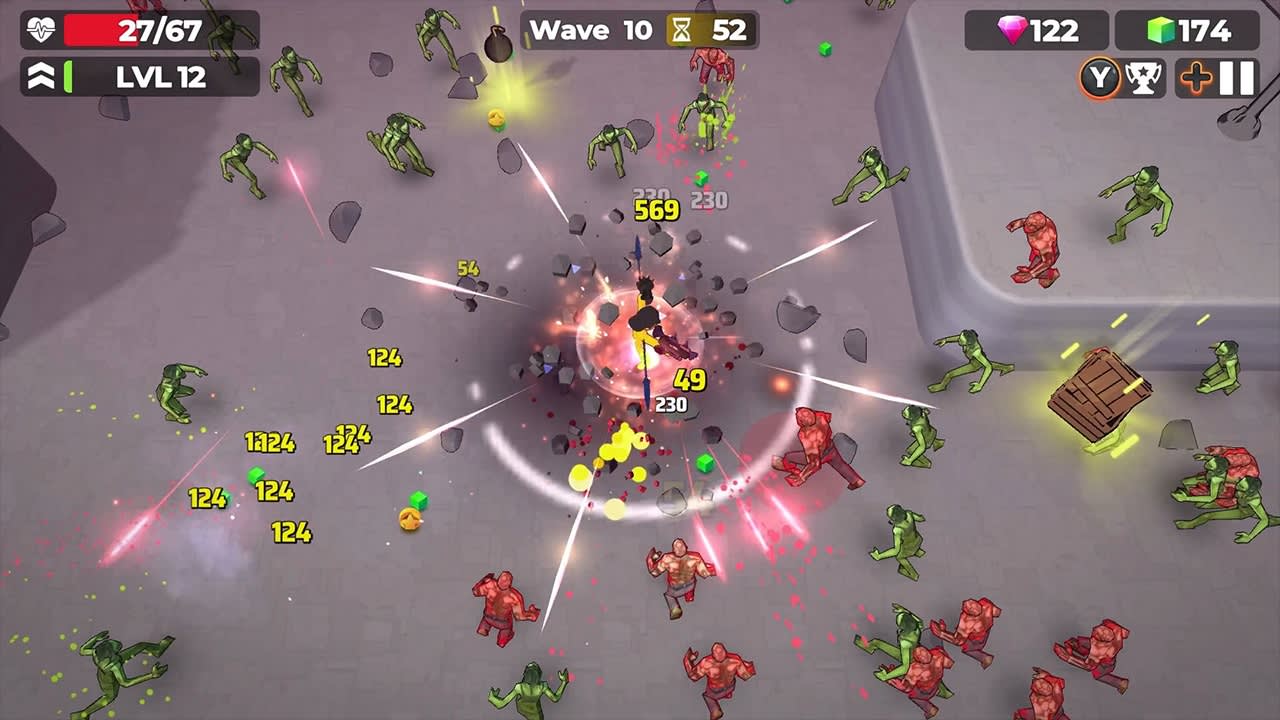Click the hourglass timer icon
This screenshot has height=720, width=1280.
[x=681, y=29]
